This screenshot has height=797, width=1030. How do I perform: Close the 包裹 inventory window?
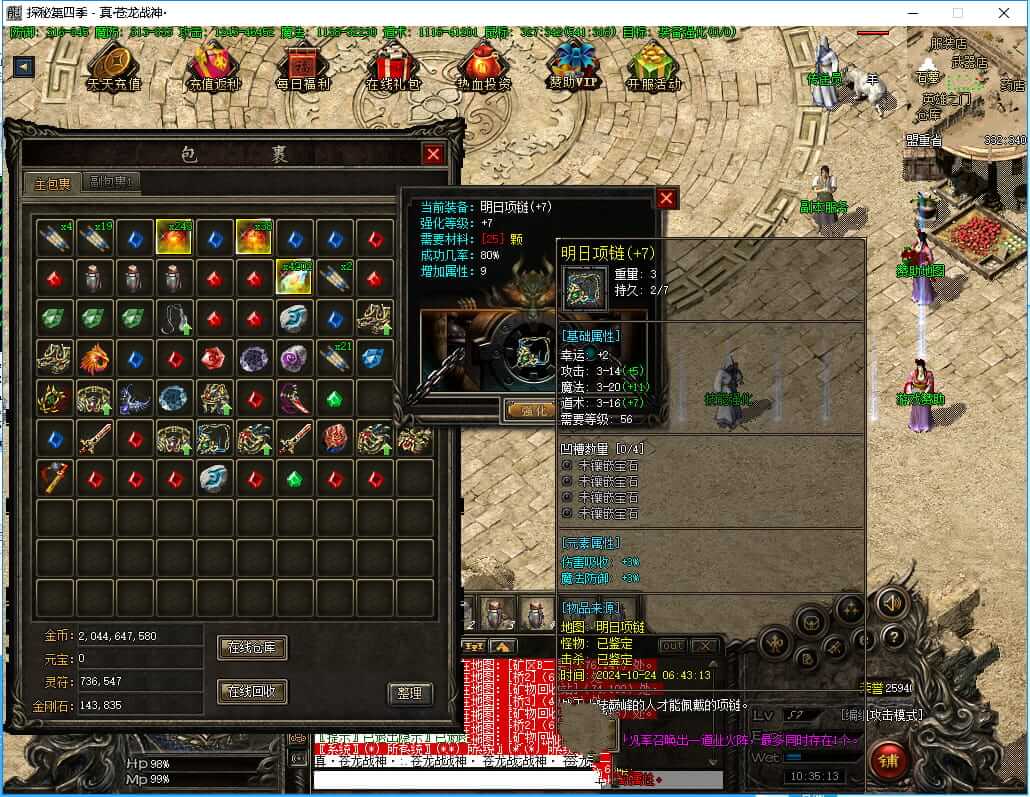(x=433, y=154)
